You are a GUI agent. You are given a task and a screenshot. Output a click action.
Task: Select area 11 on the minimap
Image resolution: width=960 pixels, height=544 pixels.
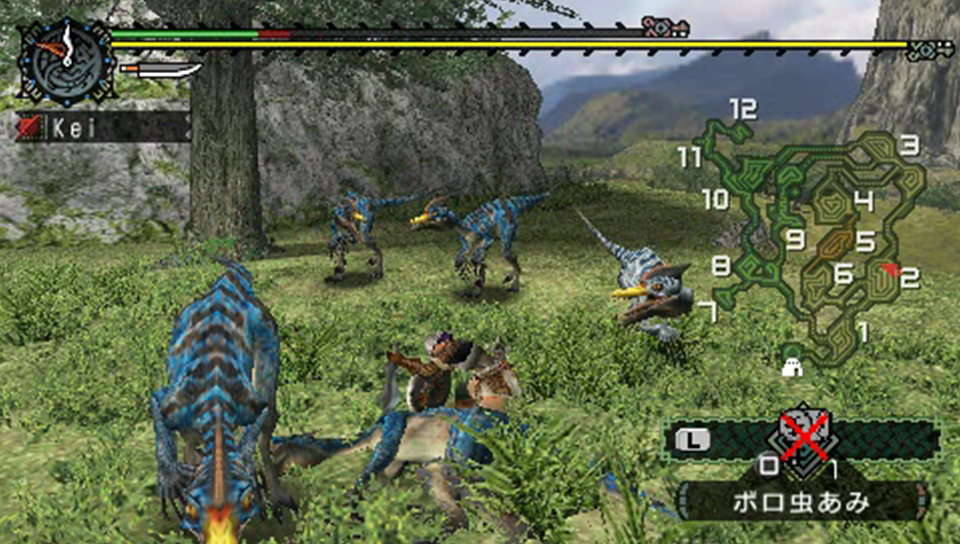[689, 157]
